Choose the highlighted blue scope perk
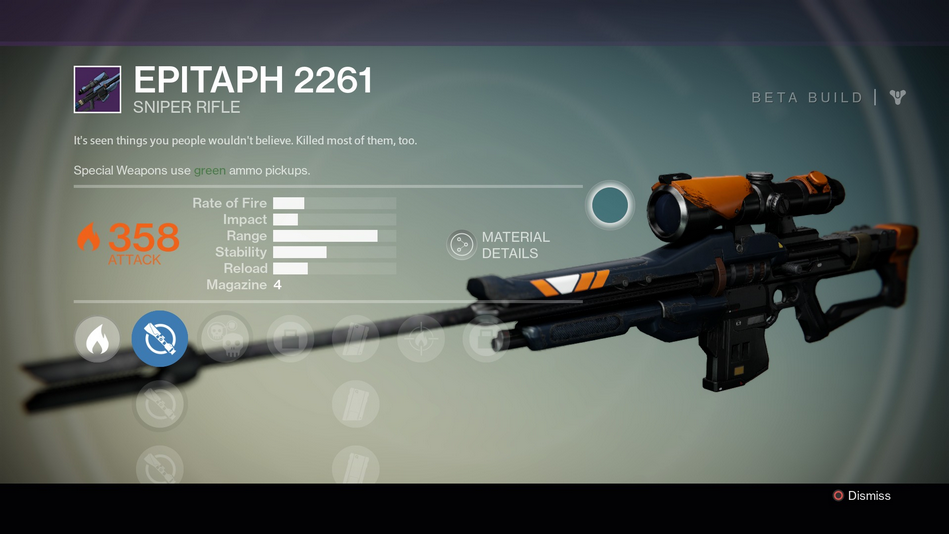949x534 pixels. [160, 339]
